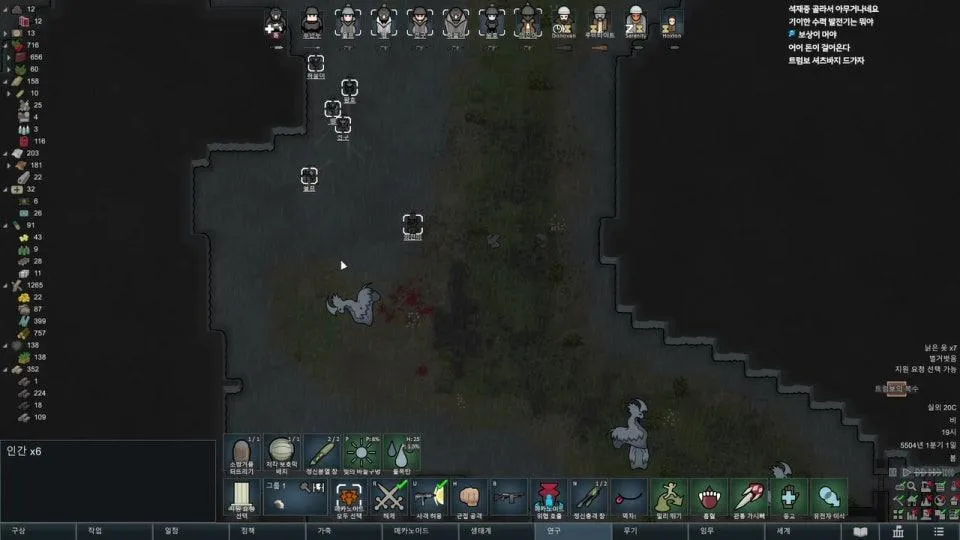960x540 pixels.
Task: Open the 작업 (Work) tab
Action: tap(95, 531)
